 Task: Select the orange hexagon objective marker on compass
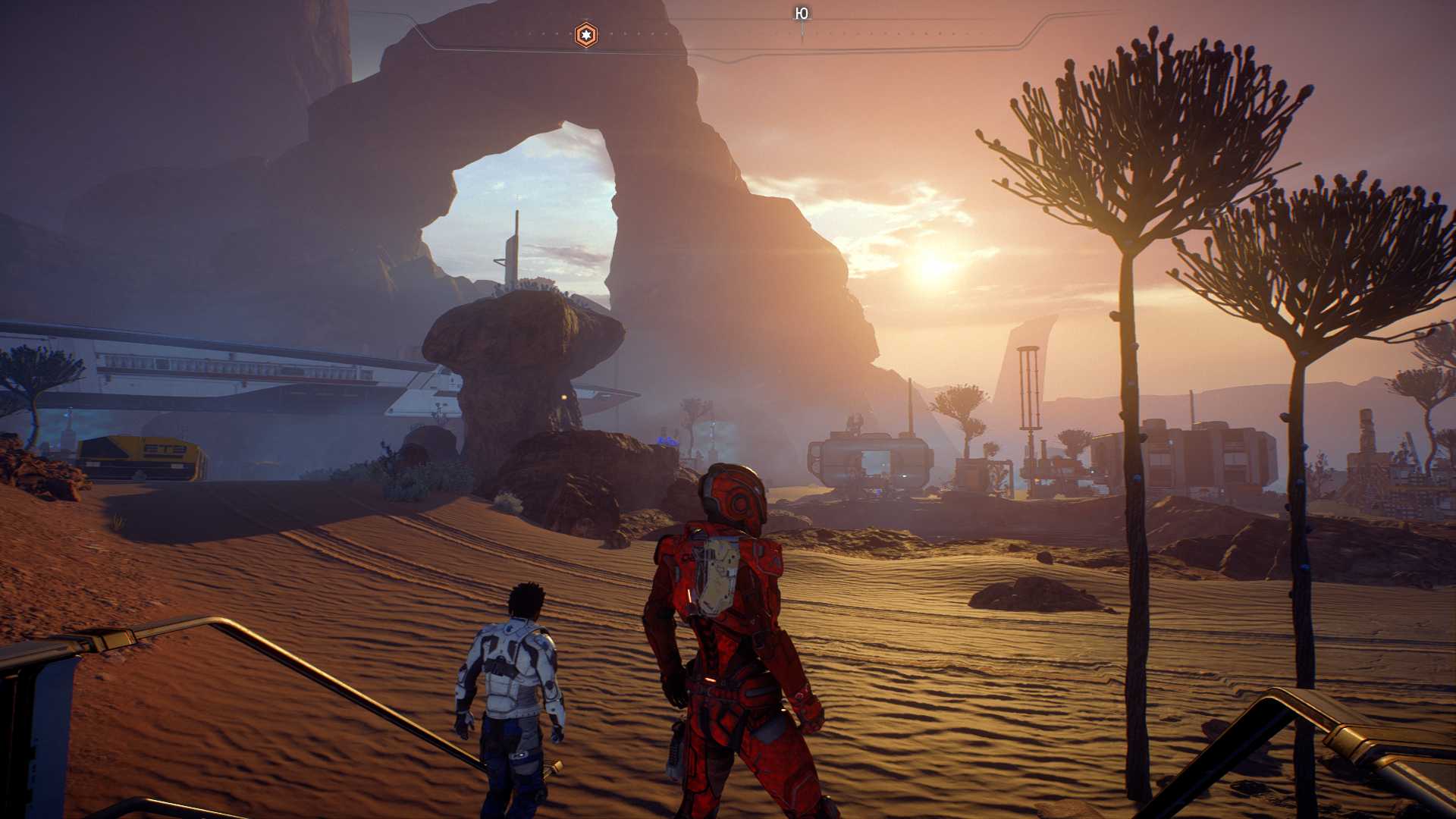point(585,35)
